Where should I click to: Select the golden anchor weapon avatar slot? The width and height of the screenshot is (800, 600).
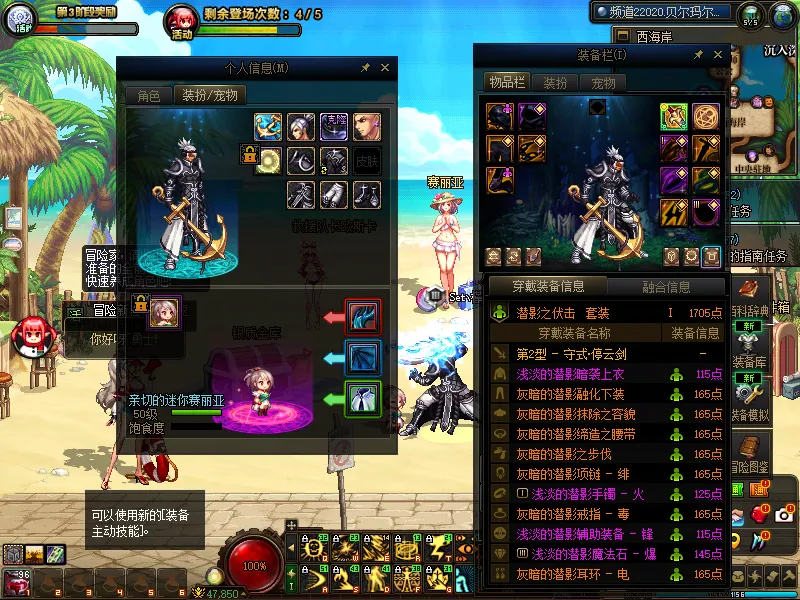[x=267, y=127]
